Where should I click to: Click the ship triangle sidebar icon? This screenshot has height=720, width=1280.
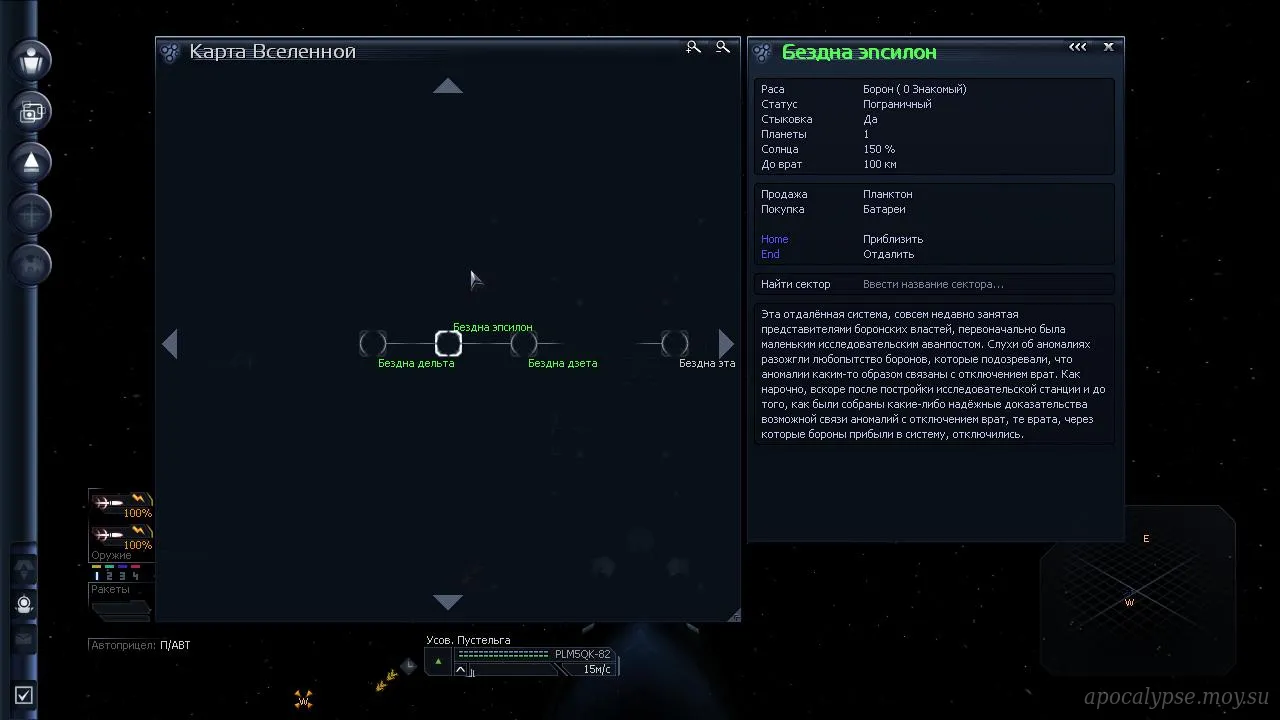pyautogui.click(x=31, y=162)
